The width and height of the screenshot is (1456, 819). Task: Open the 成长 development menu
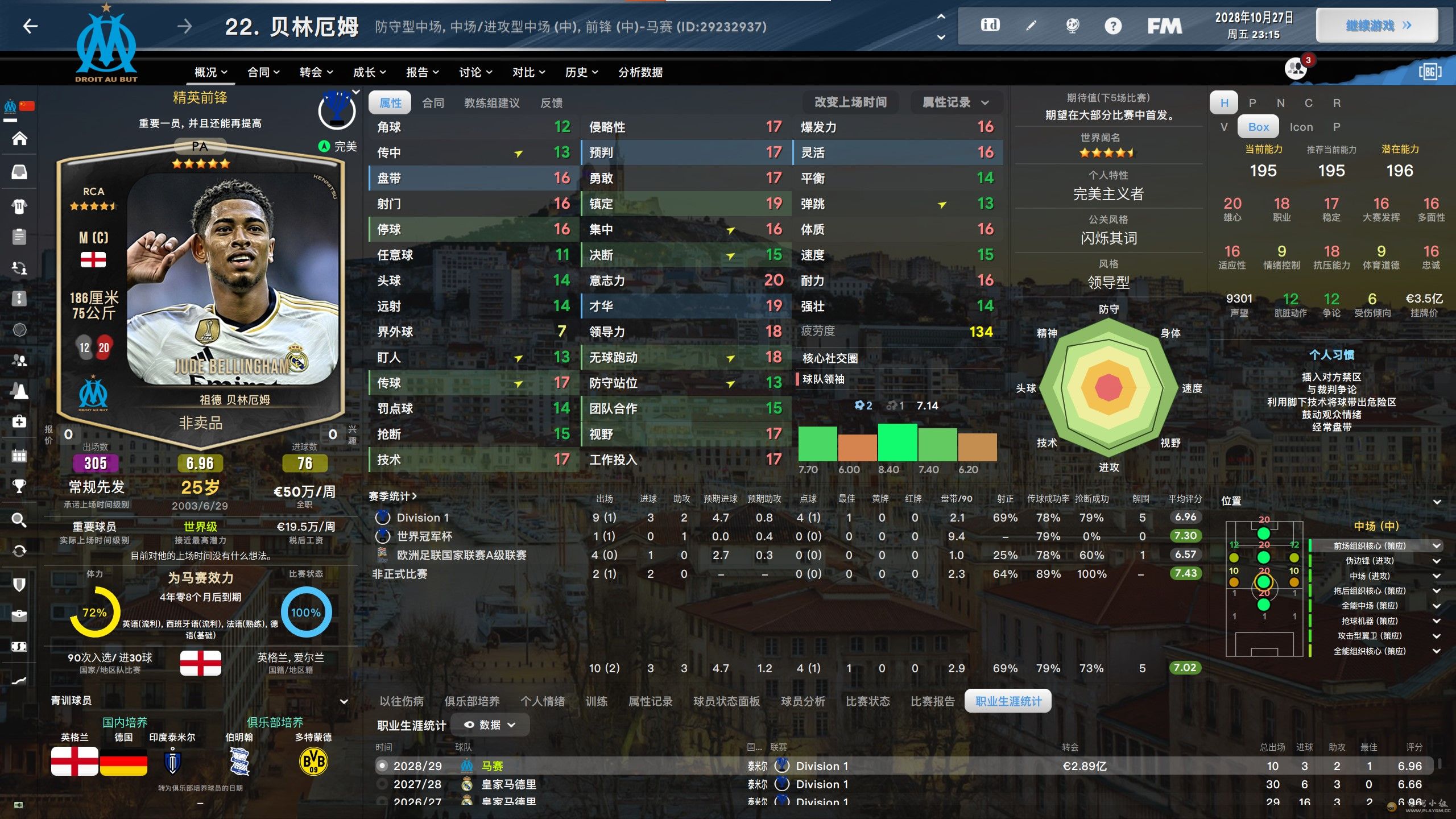369,72
